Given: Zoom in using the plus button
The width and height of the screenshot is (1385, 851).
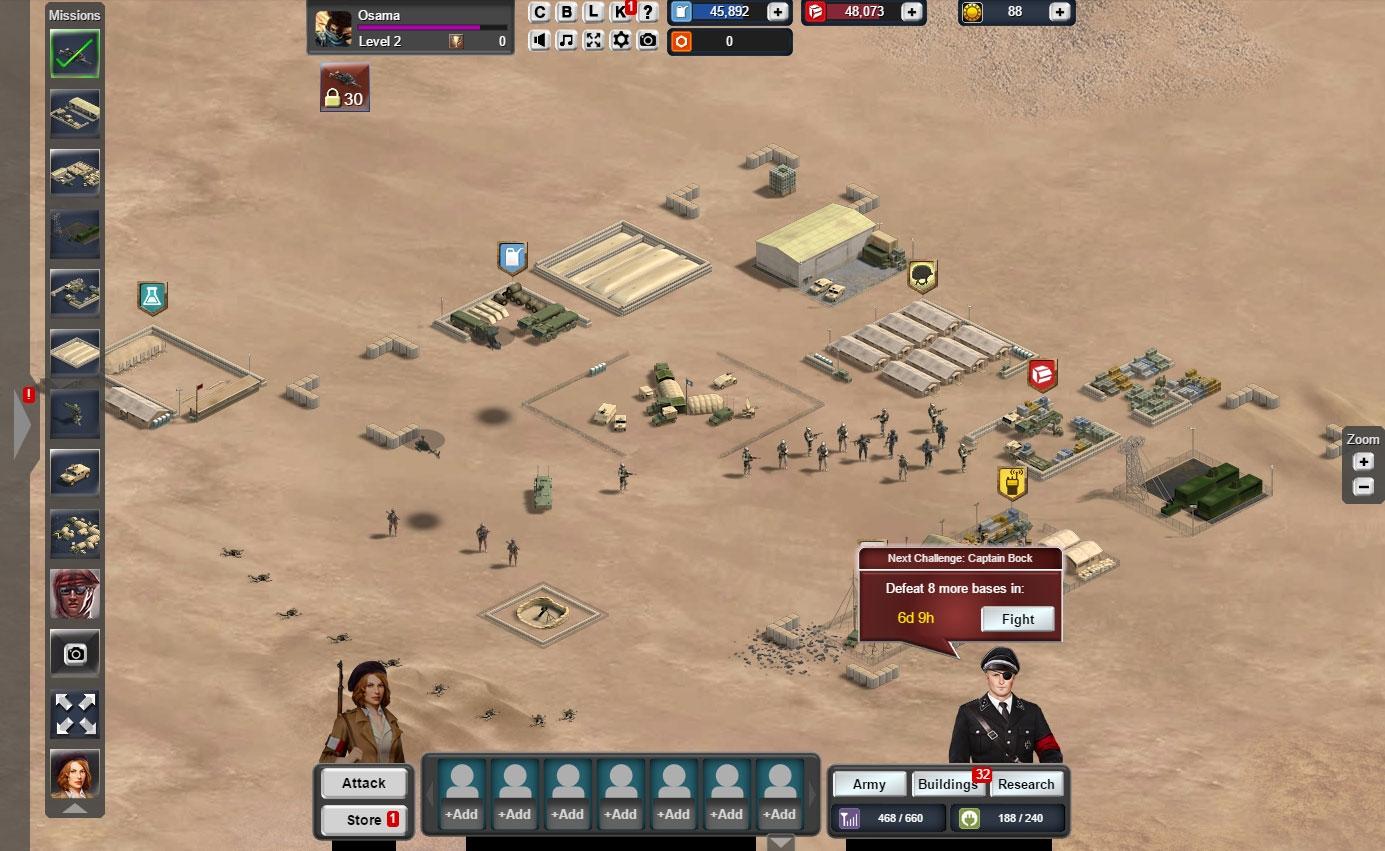Looking at the screenshot, I should [x=1362, y=462].
